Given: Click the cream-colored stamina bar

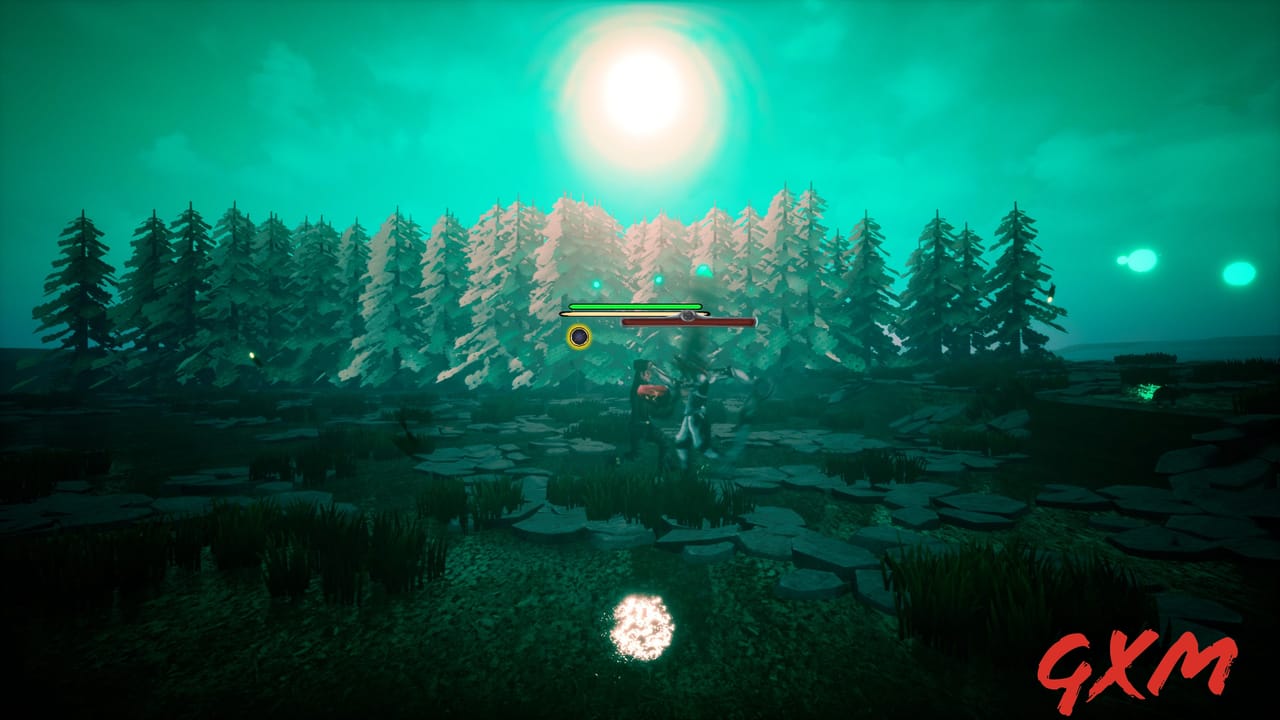Looking at the screenshot, I should click(x=610, y=312).
